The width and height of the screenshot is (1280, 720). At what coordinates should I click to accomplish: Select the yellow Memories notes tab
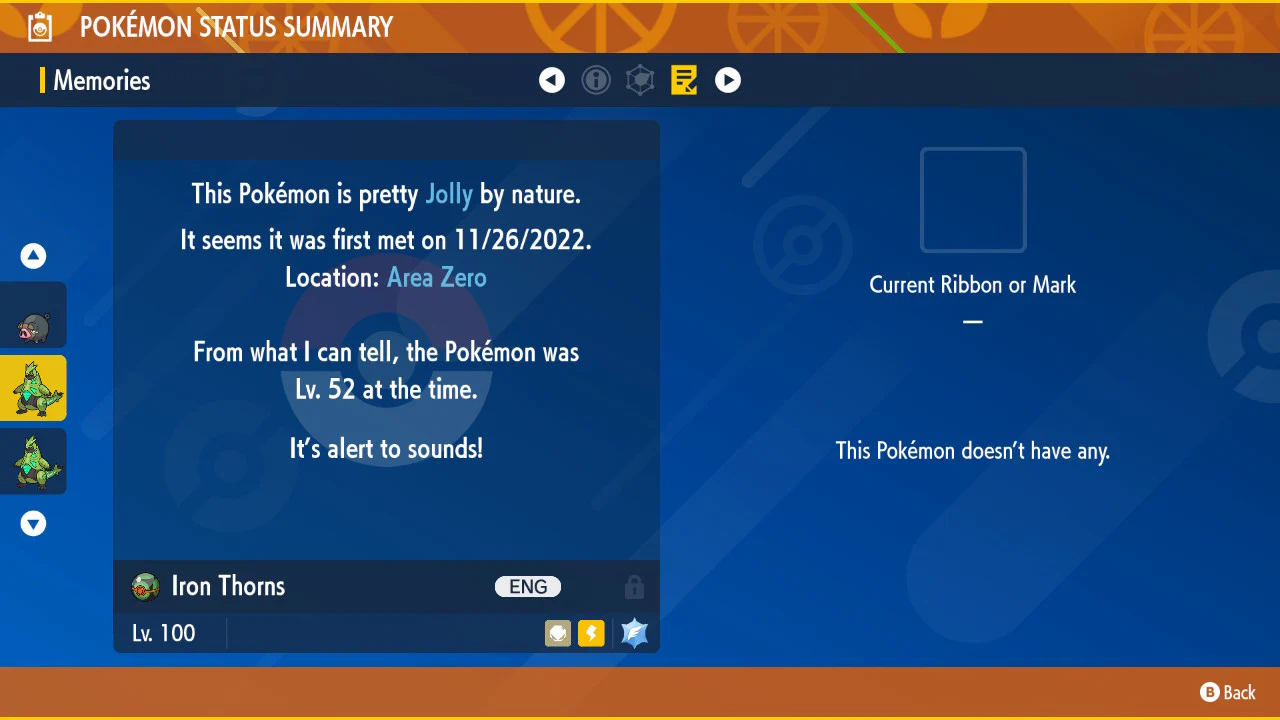684,80
